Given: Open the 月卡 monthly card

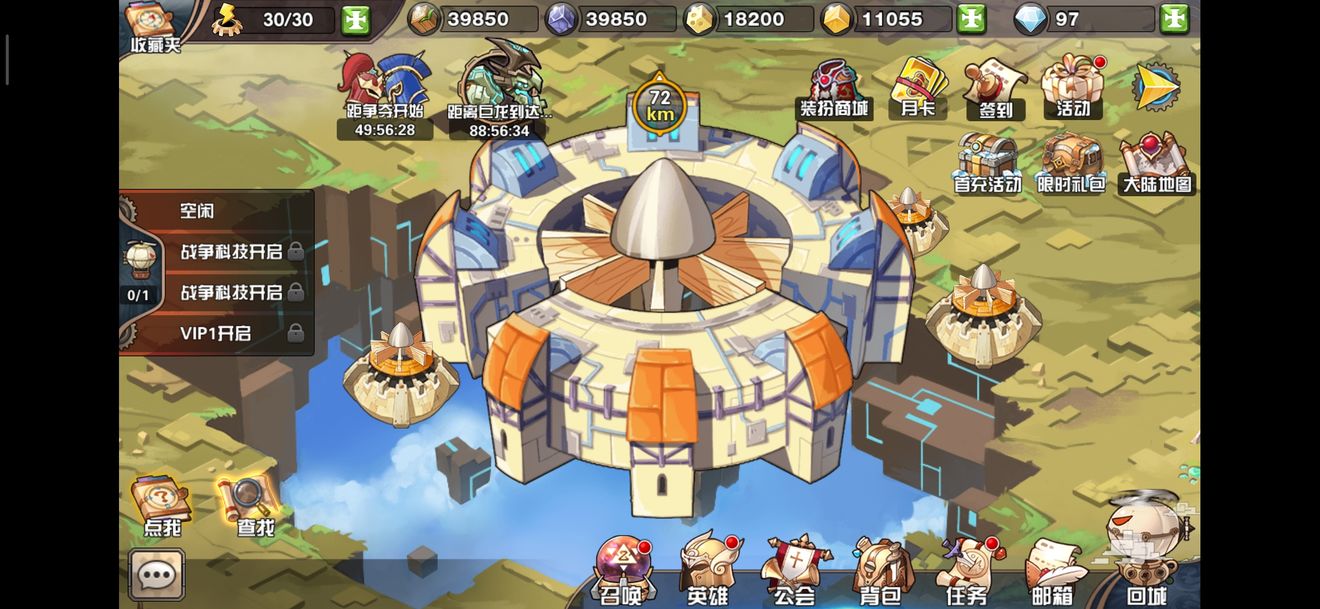Looking at the screenshot, I should point(917,87).
